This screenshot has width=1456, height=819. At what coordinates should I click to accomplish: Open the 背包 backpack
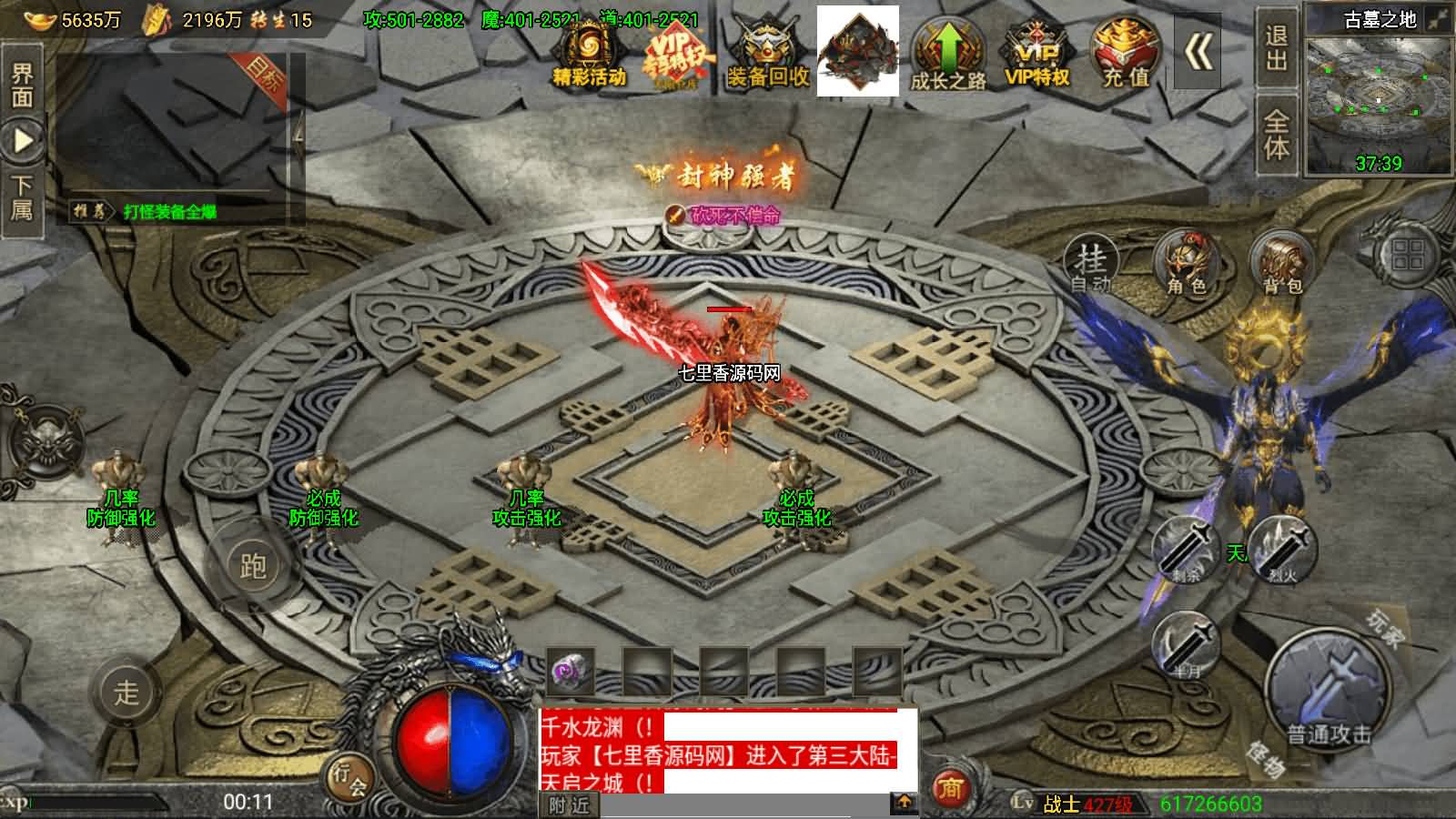pos(1281,264)
